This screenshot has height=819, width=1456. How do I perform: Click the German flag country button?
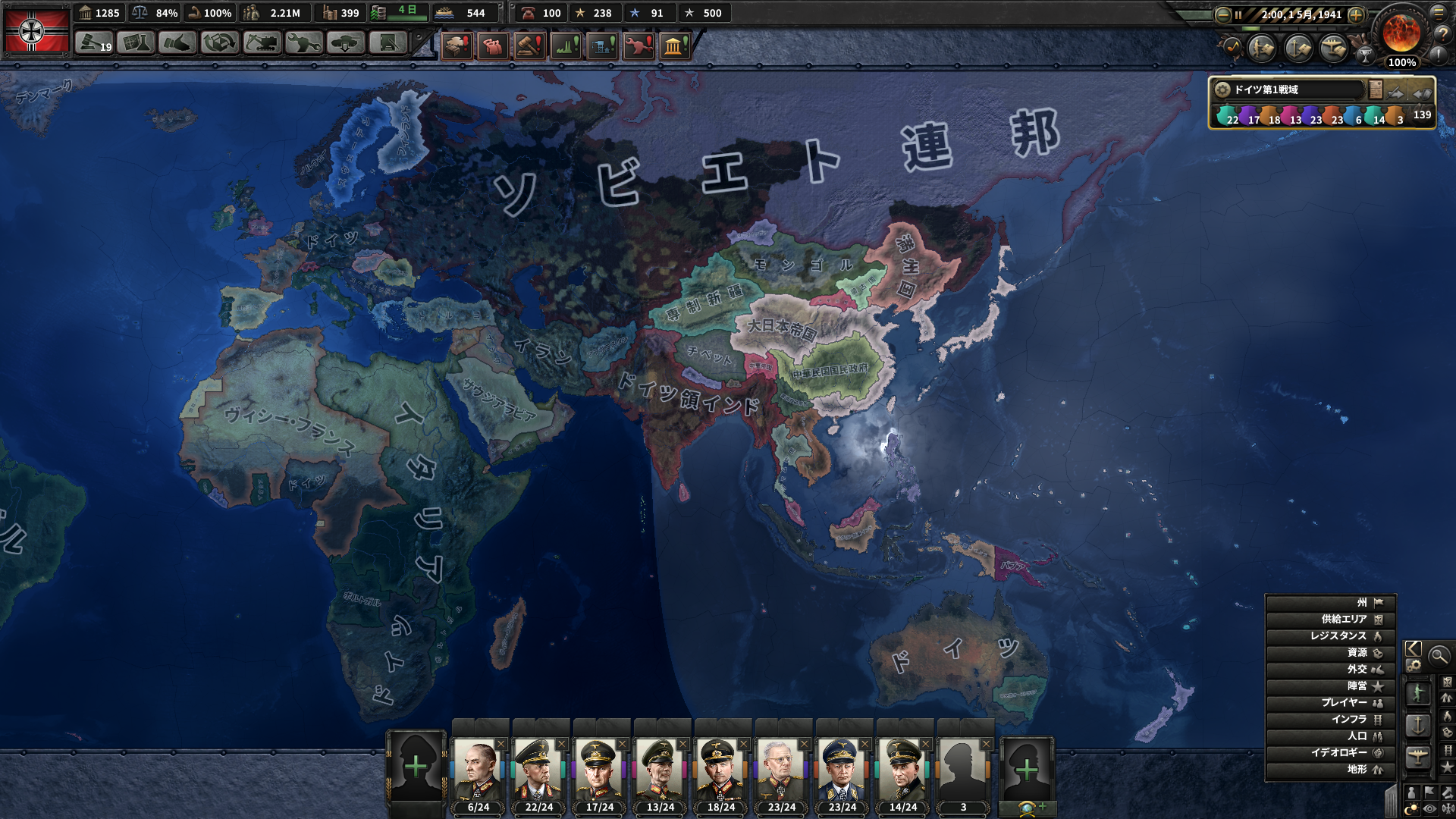point(36,30)
